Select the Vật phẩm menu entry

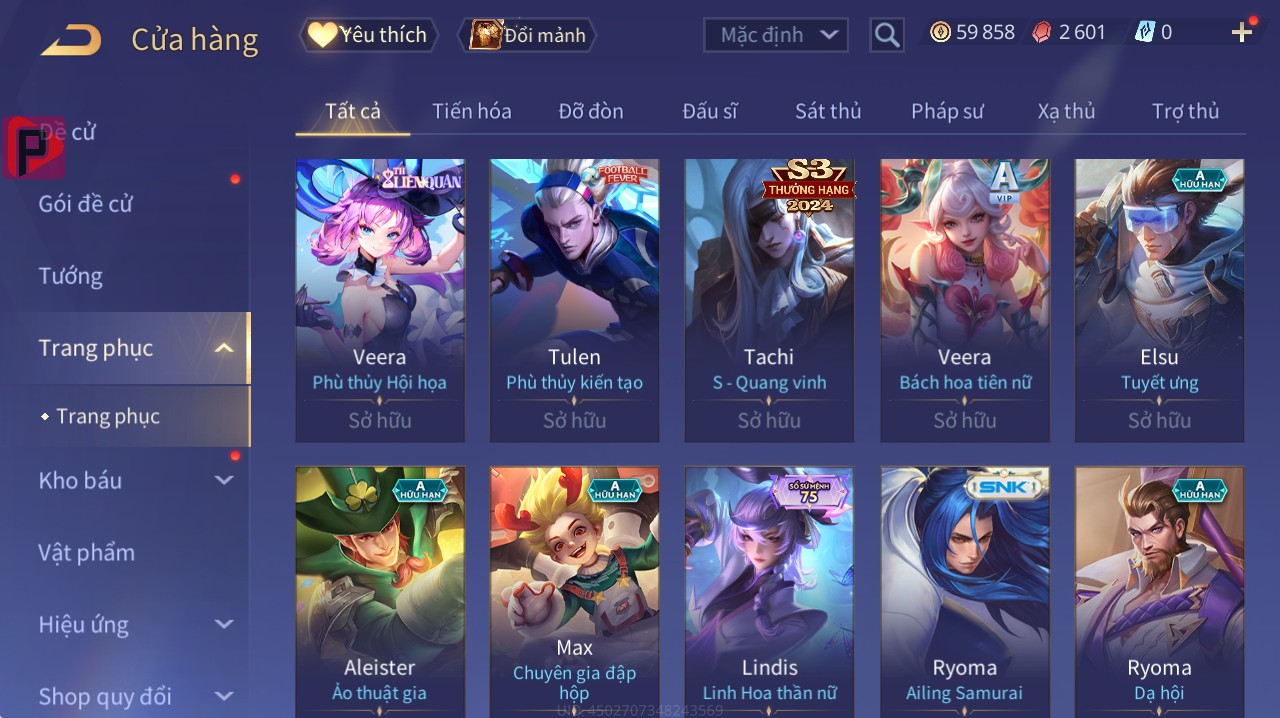tap(87, 553)
